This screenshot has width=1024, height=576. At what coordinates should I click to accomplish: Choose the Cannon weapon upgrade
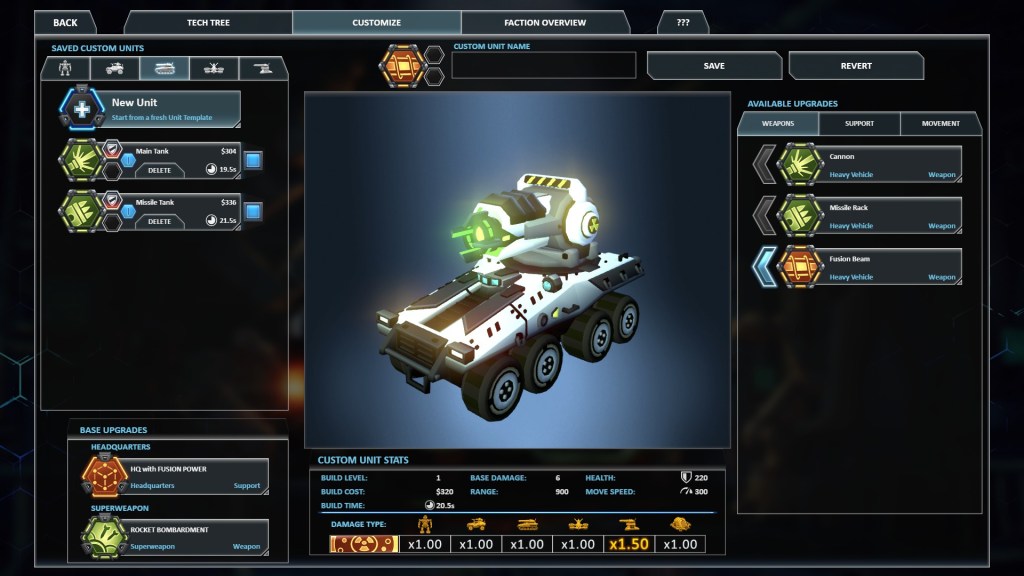(880, 165)
